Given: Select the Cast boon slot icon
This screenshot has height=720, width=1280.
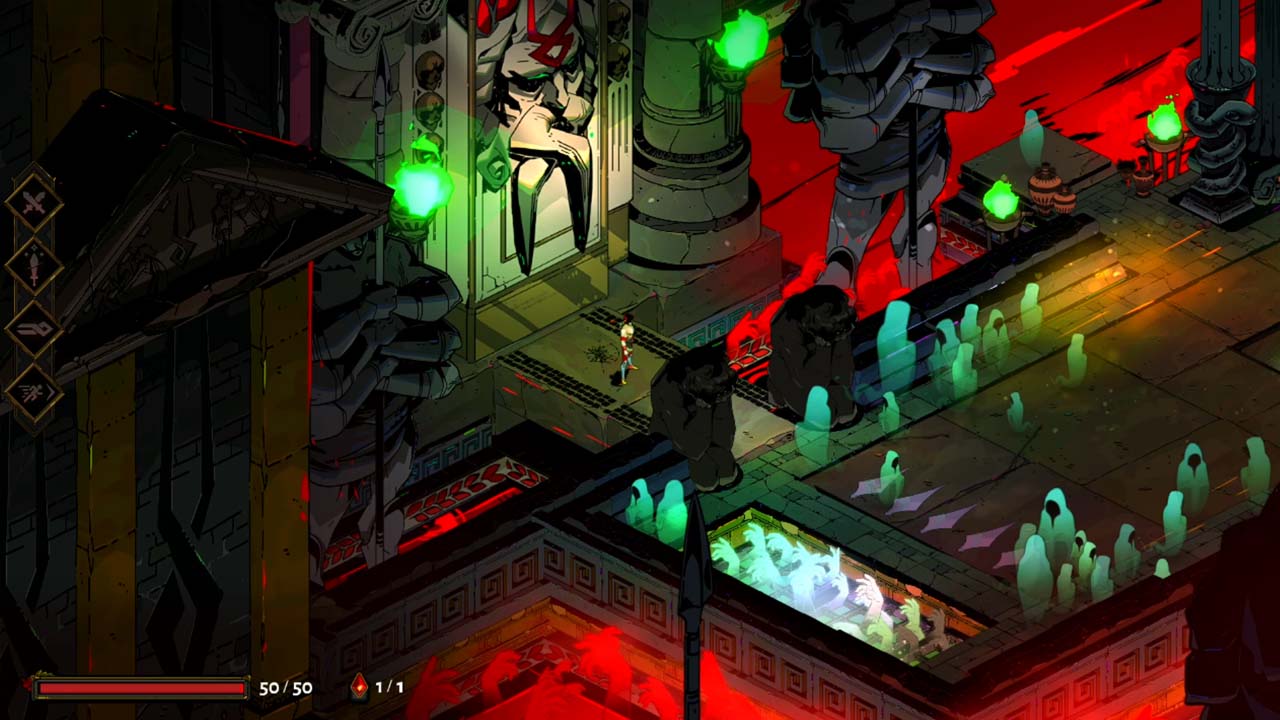Looking at the screenshot, I should (34, 329).
